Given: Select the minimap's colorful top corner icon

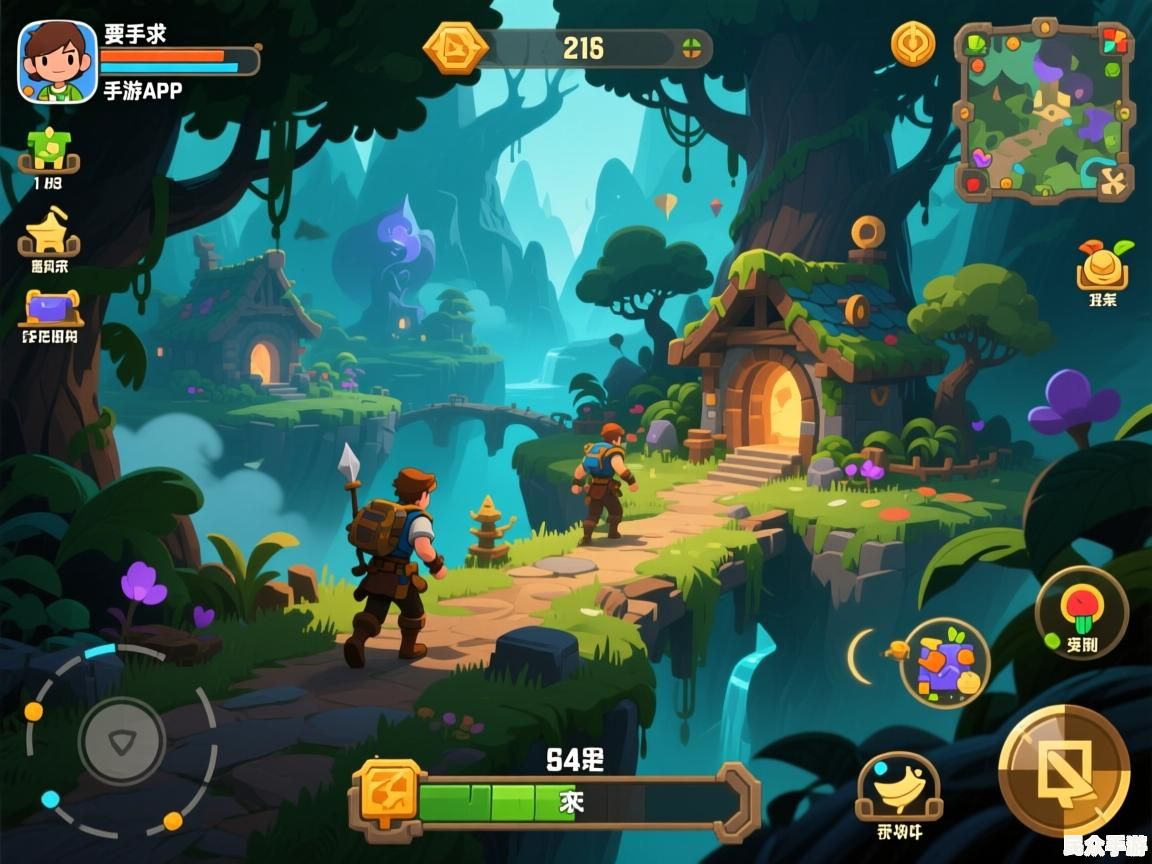Looking at the screenshot, I should (1114, 41).
